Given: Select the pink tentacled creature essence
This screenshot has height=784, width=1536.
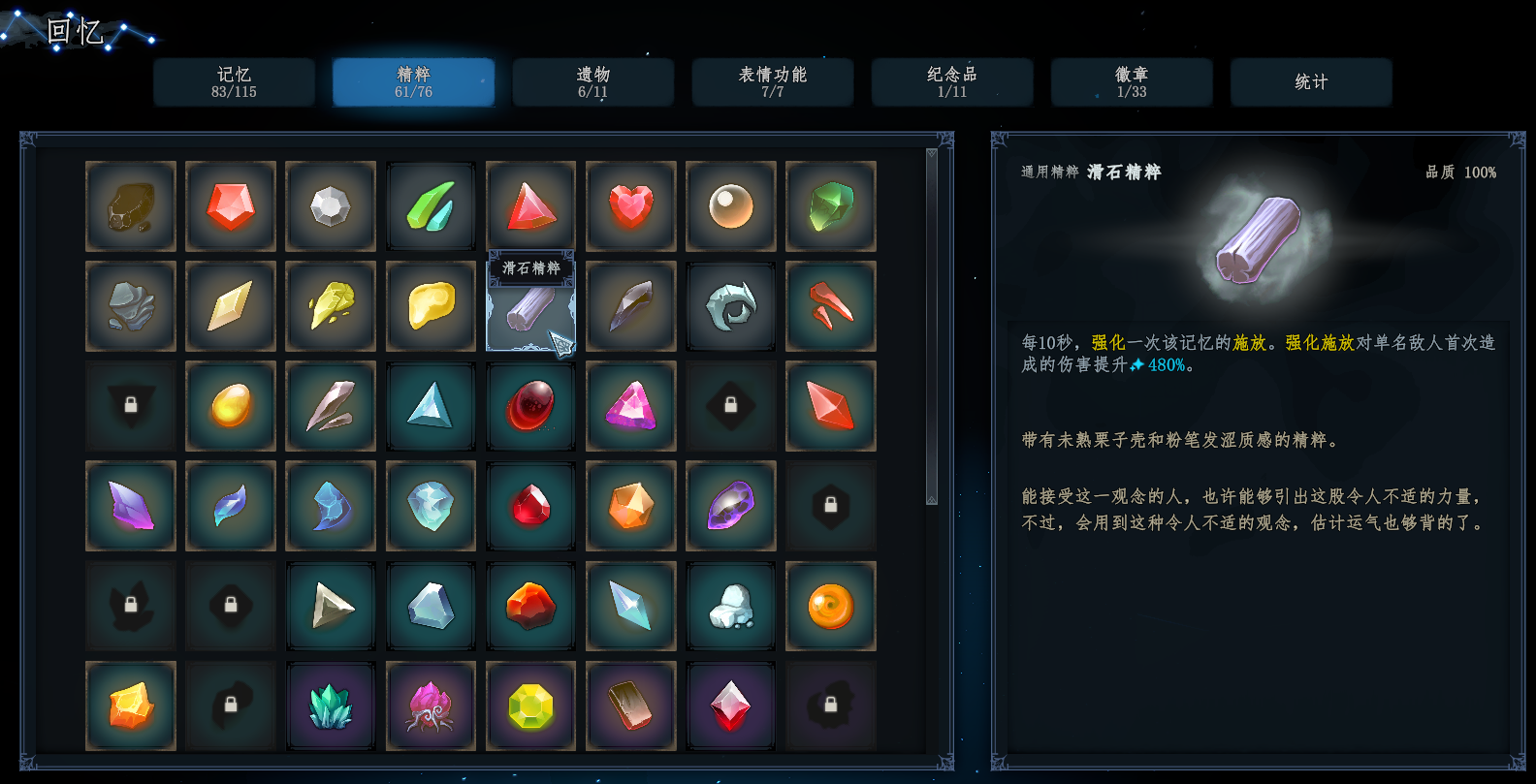Looking at the screenshot, I should click(x=431, y=706).
